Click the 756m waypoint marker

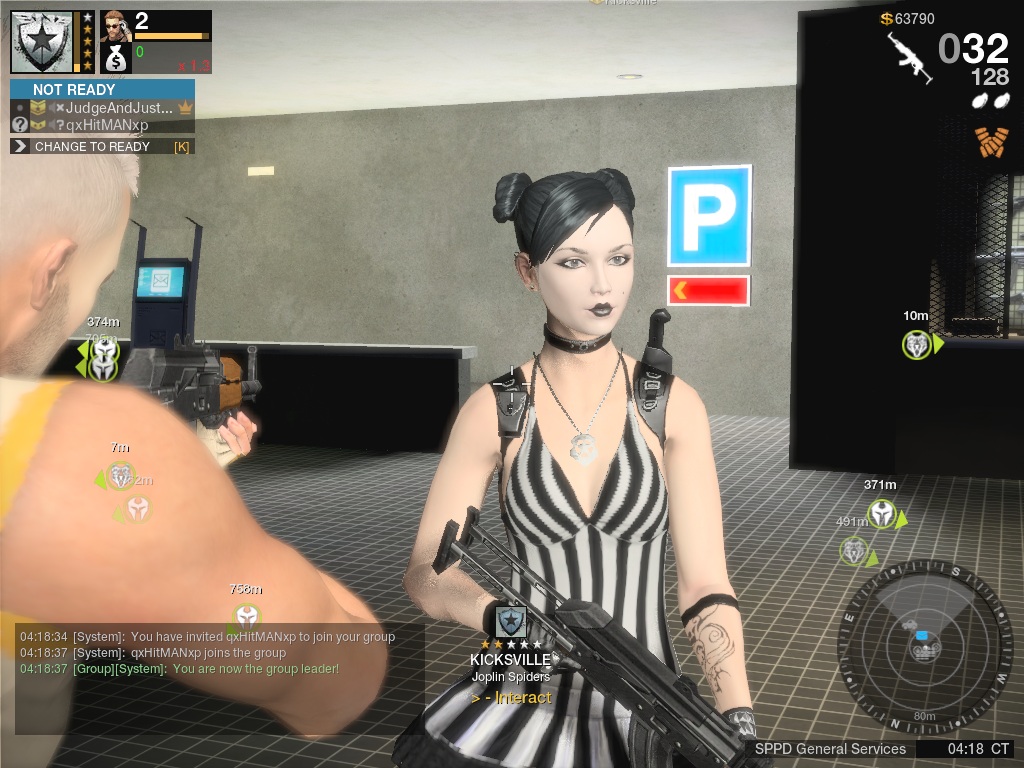pos(246,616)
